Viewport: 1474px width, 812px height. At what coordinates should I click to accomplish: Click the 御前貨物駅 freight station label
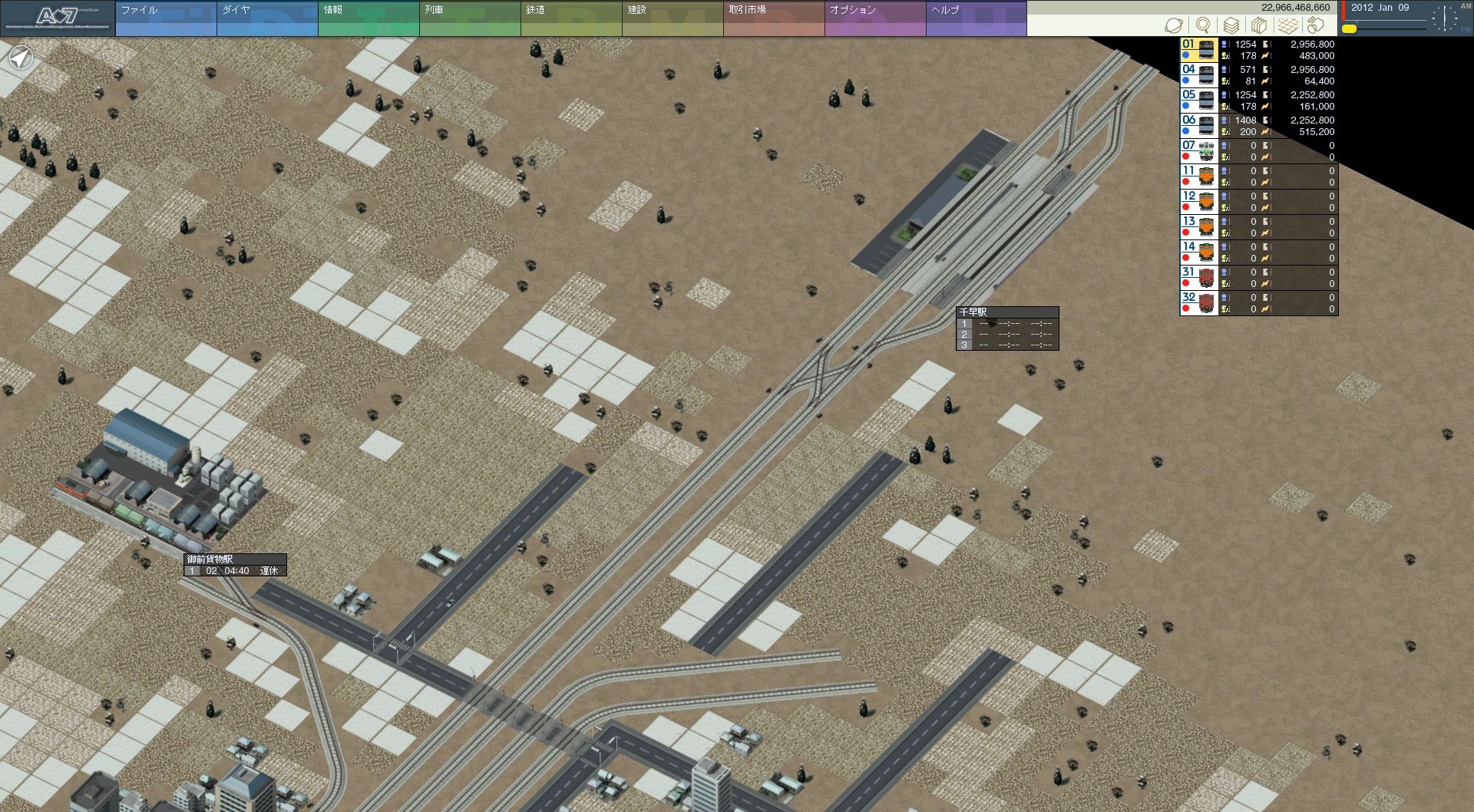[235, 559]
